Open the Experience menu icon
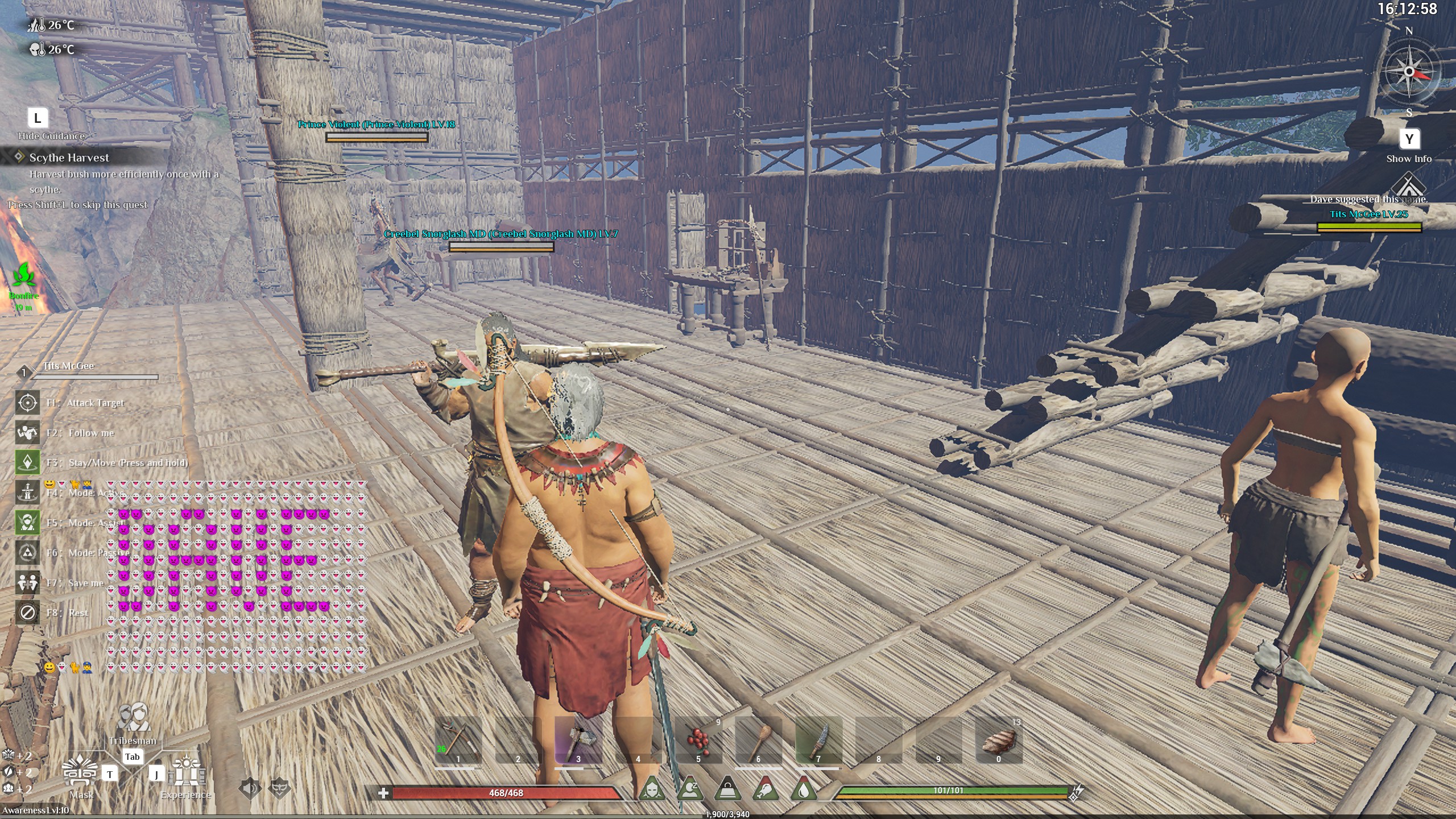Image resolution: width=1456 pixels, height=819 pixels. coord(187,772)
